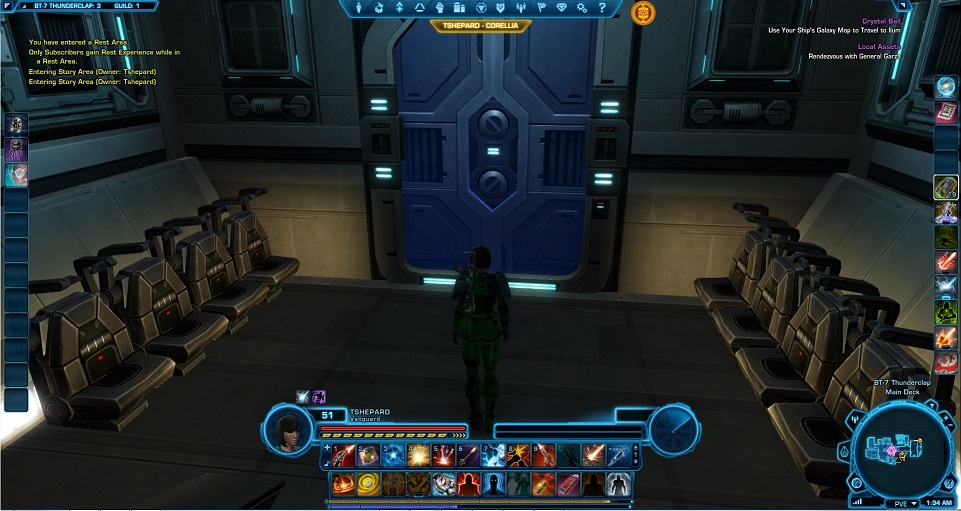Screen dimensions: 961x511
Task: Open the companion portrait ability on left bar
Action: pos(16,124)
